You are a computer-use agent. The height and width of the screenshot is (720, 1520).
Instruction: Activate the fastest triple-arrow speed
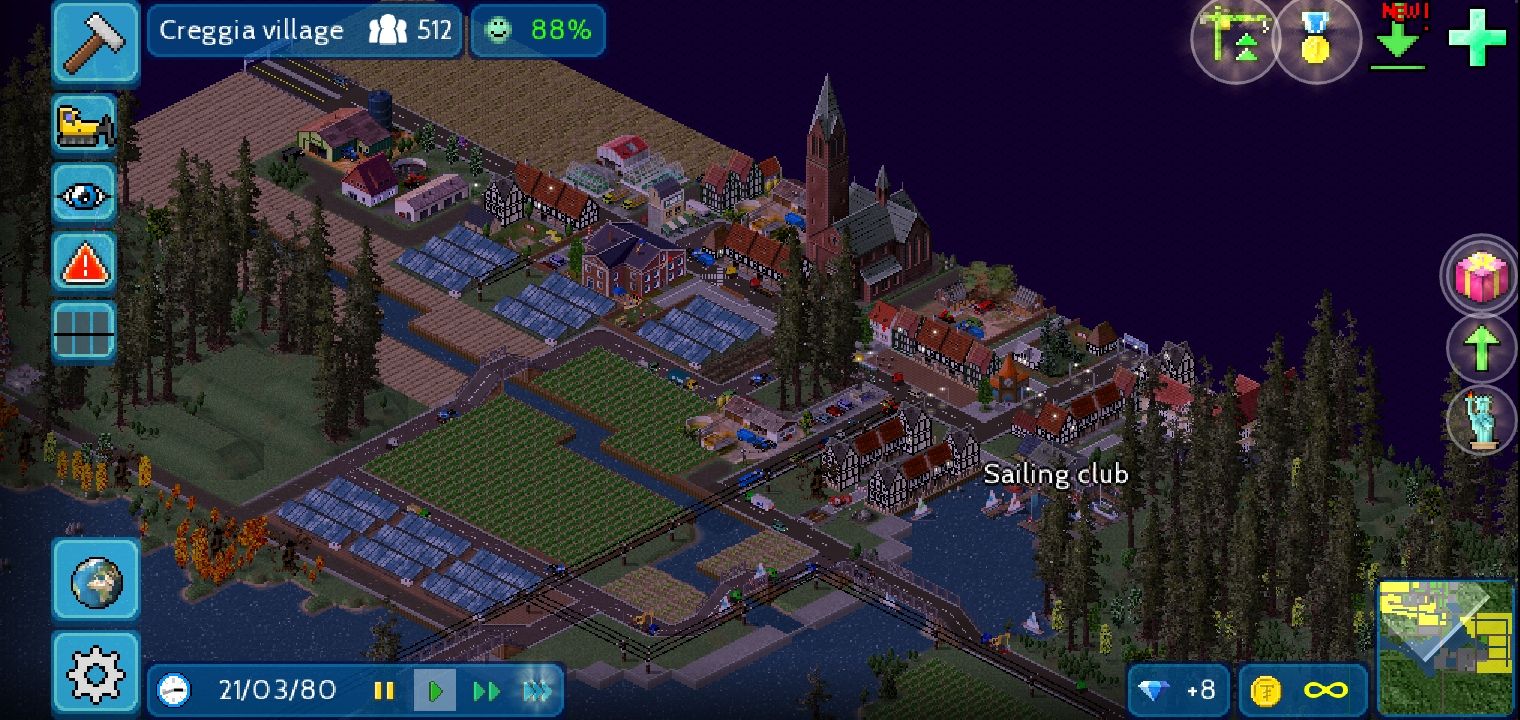tap(537, 690)
